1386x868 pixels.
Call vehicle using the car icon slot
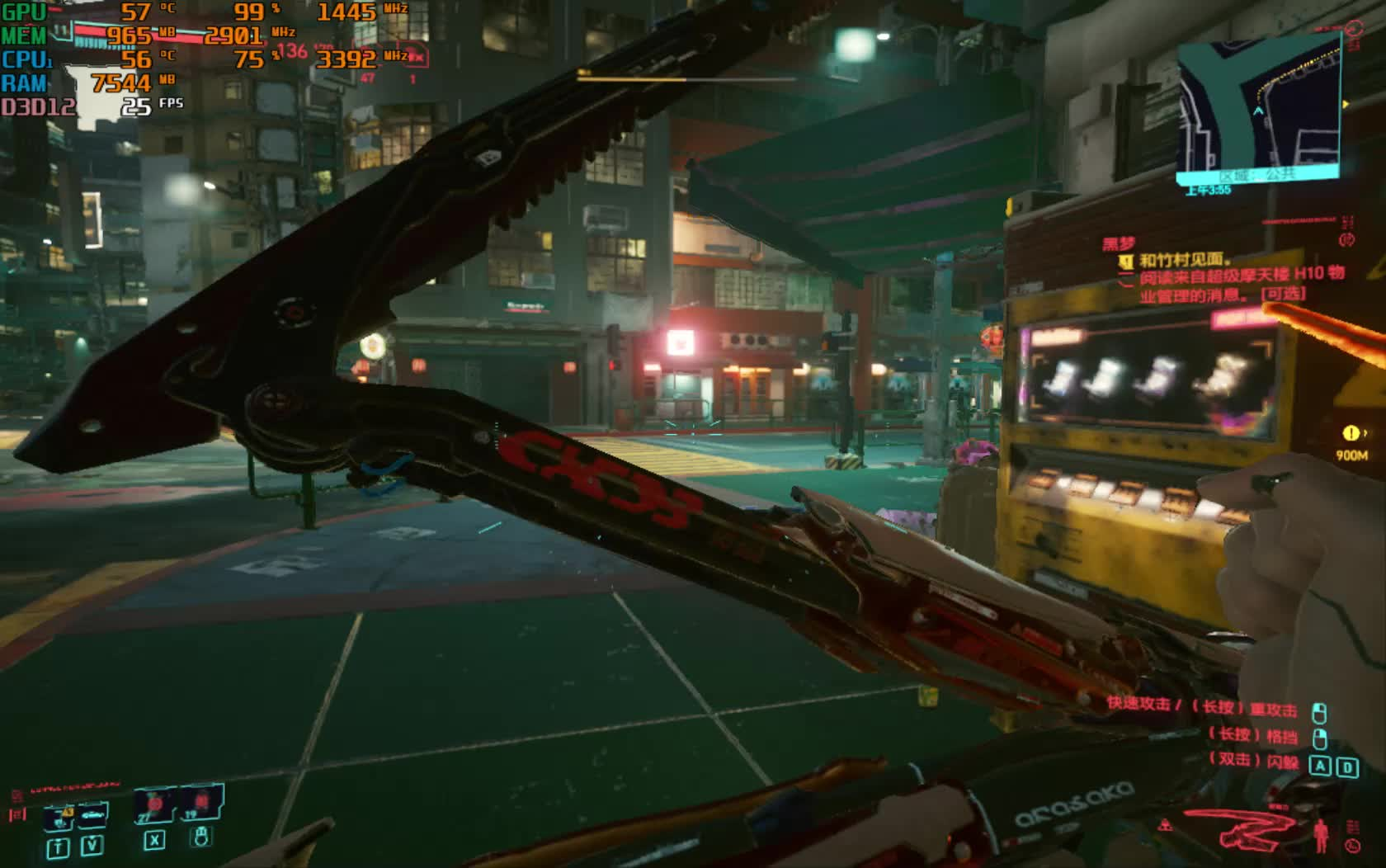(92, 814)
